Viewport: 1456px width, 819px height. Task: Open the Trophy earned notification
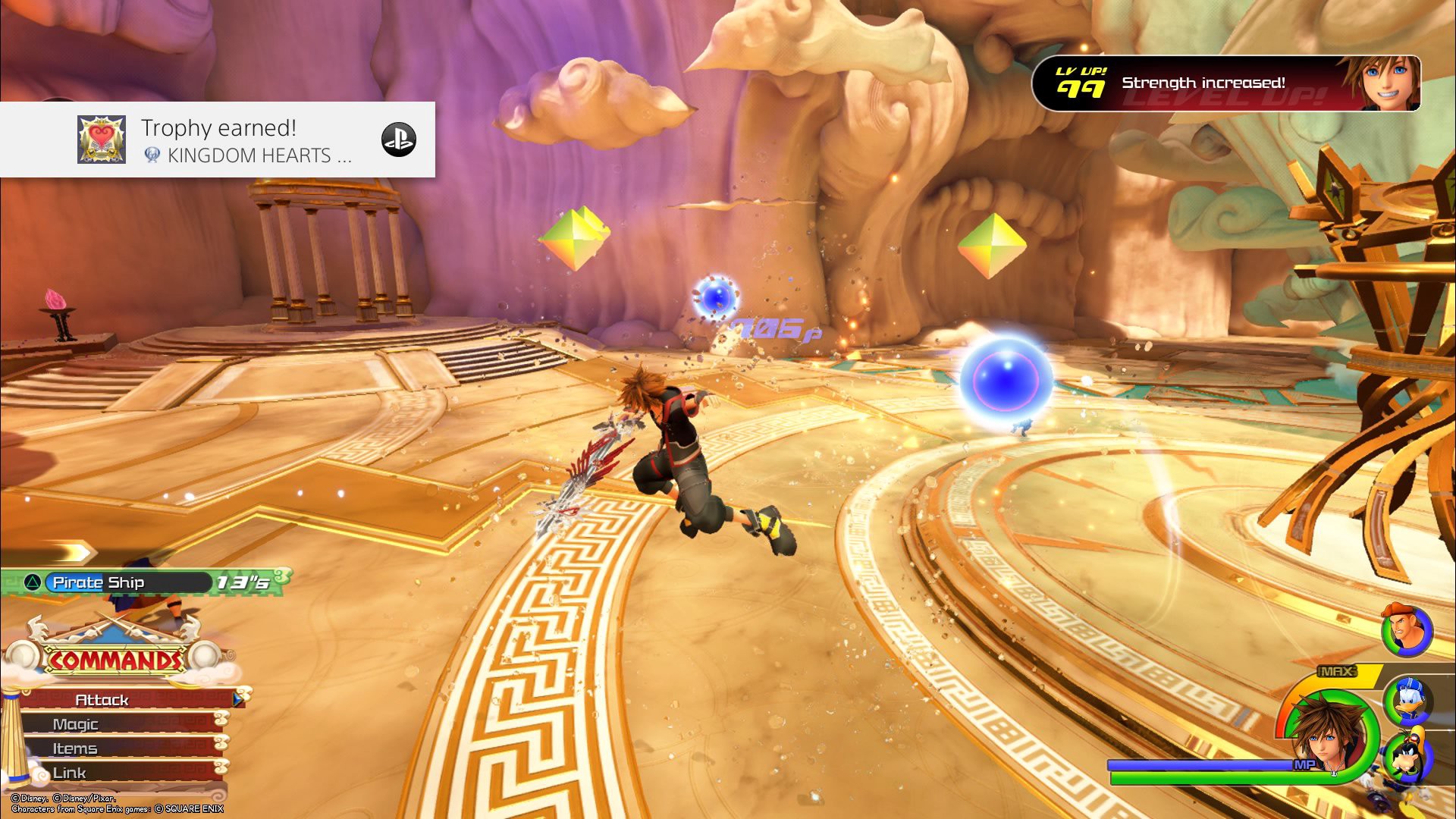(x=218, y=140)
